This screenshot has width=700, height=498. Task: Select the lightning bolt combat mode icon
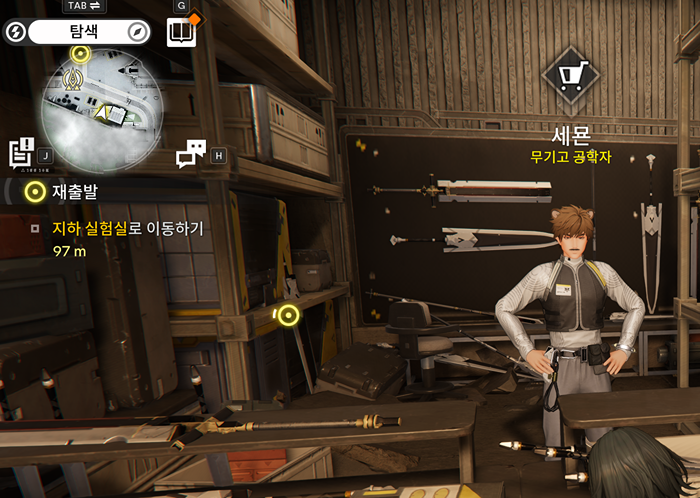pyautogui.click(x=16, y=32)
